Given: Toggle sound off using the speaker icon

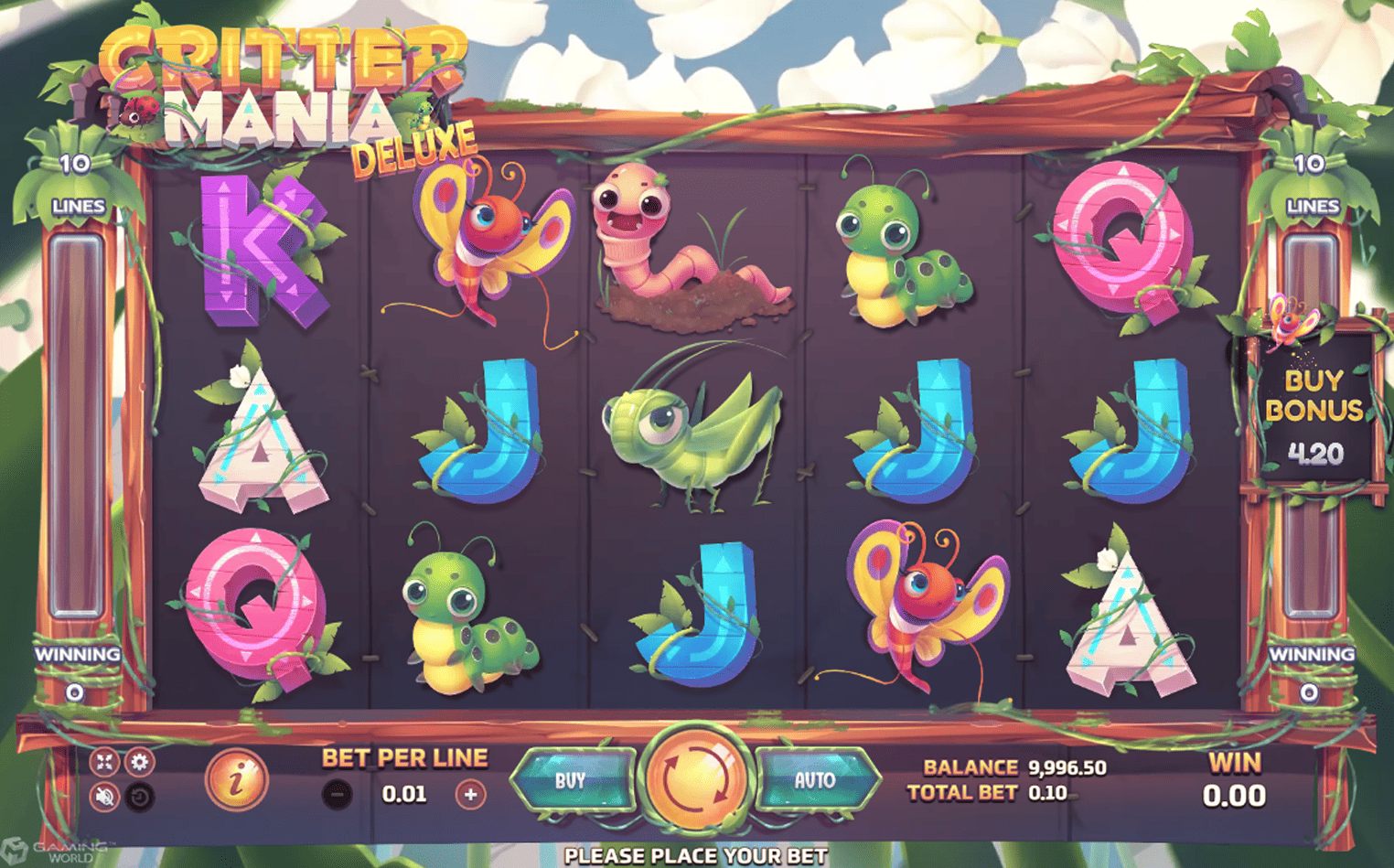Looking at the screenshot, I should click(x=104, y=796).
